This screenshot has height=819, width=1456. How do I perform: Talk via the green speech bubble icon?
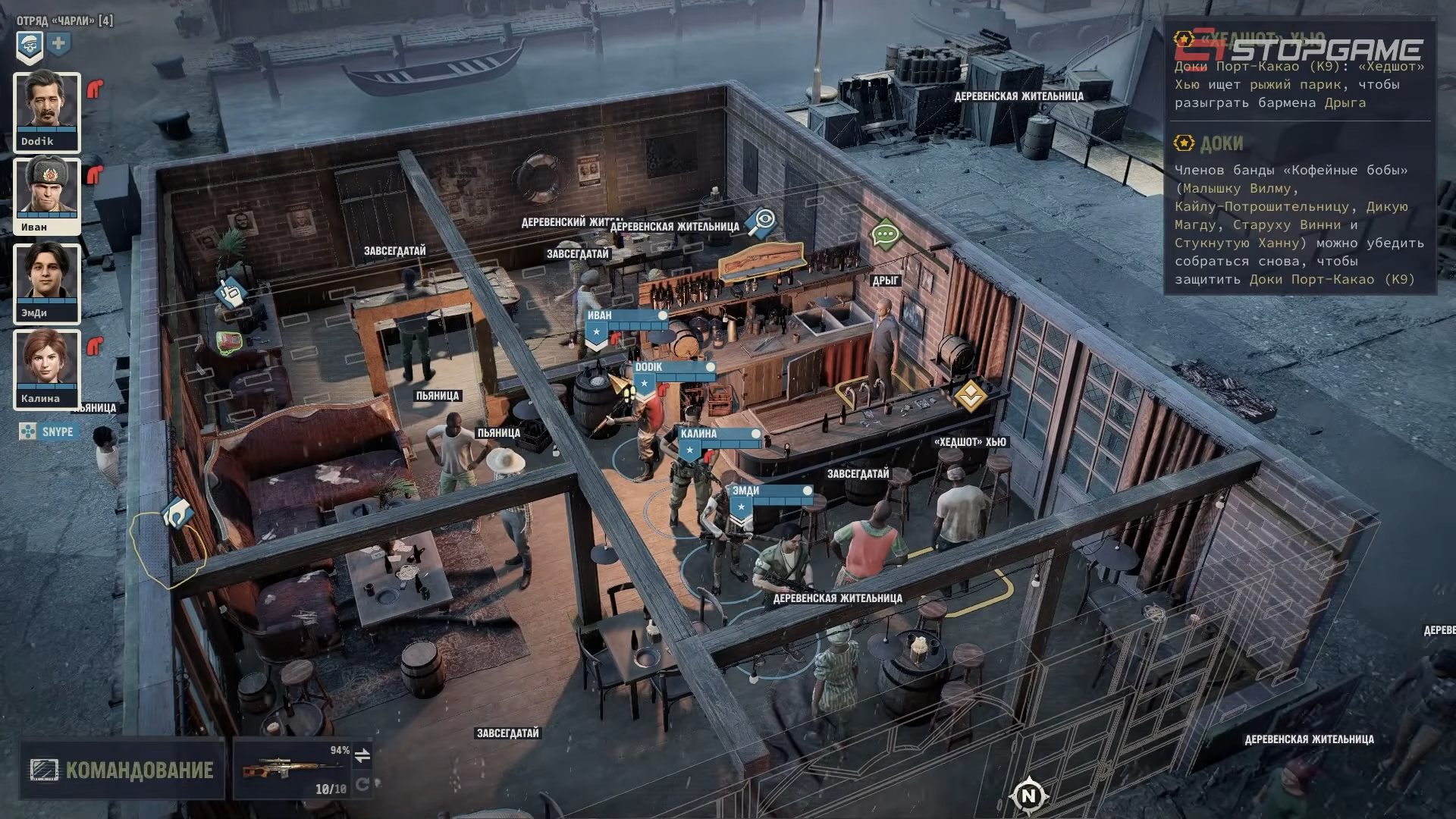[886, 234]
